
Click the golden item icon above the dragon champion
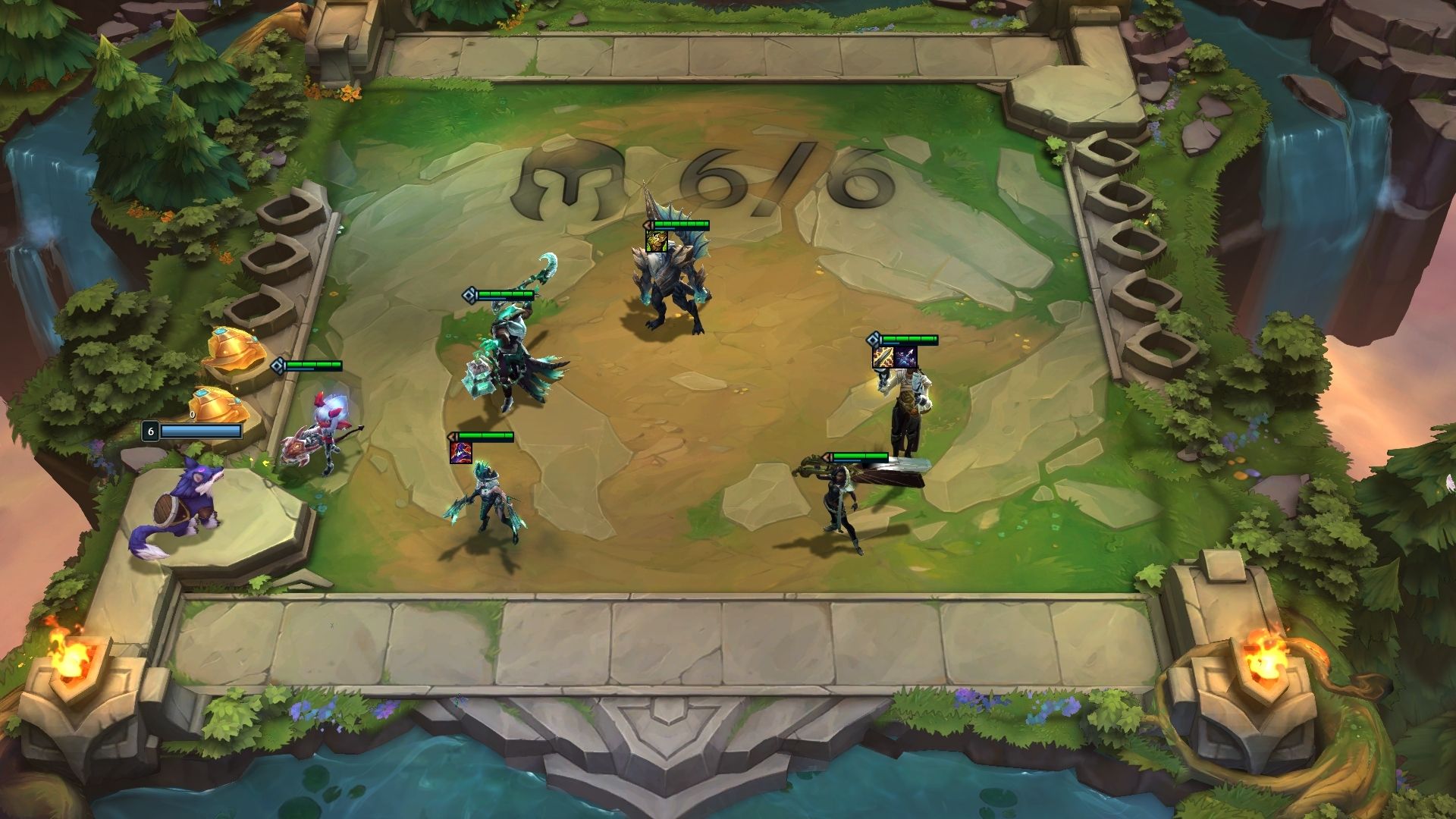657,242
